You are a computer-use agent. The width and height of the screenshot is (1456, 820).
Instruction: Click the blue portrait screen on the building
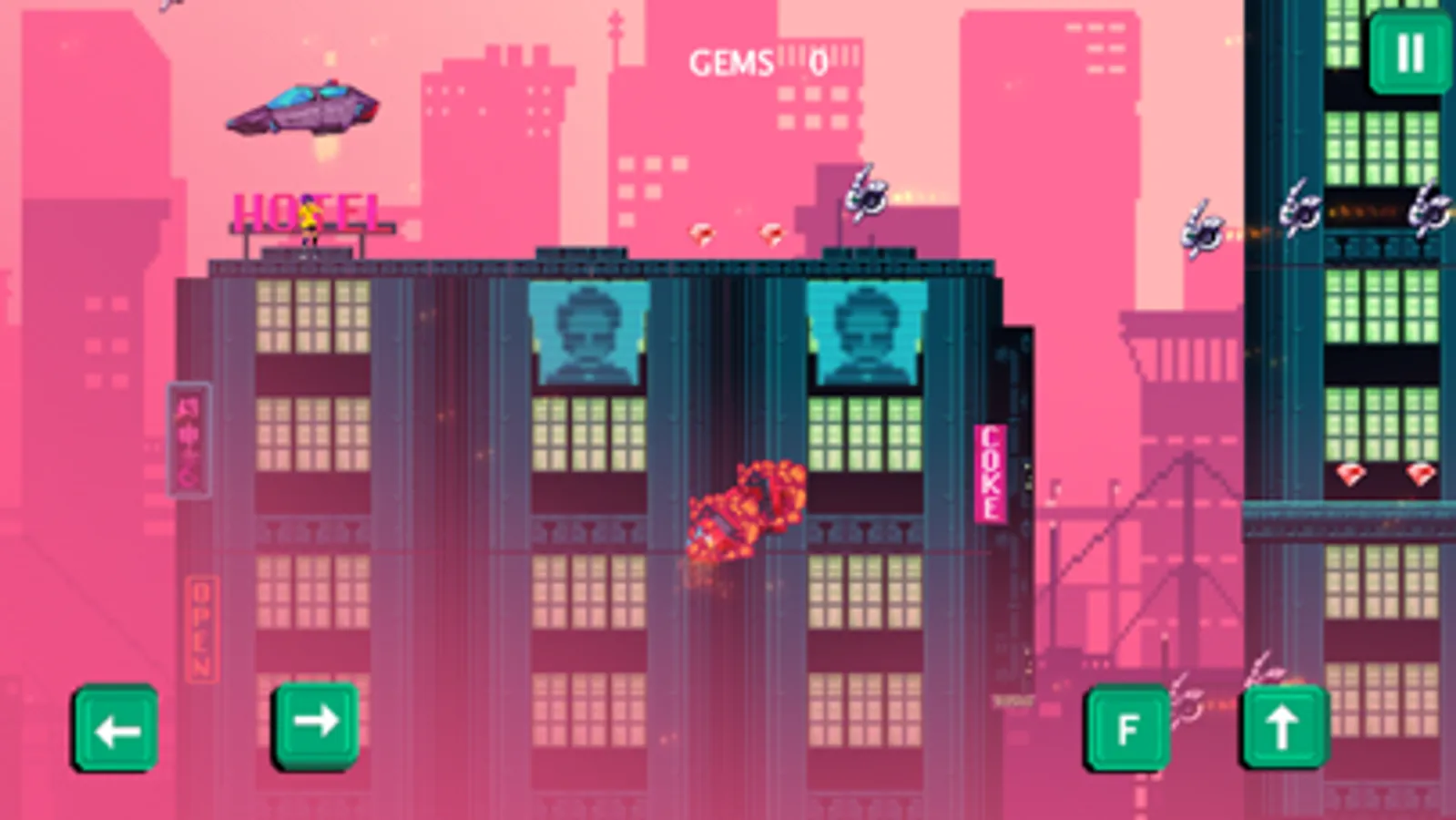click(587, 333)
